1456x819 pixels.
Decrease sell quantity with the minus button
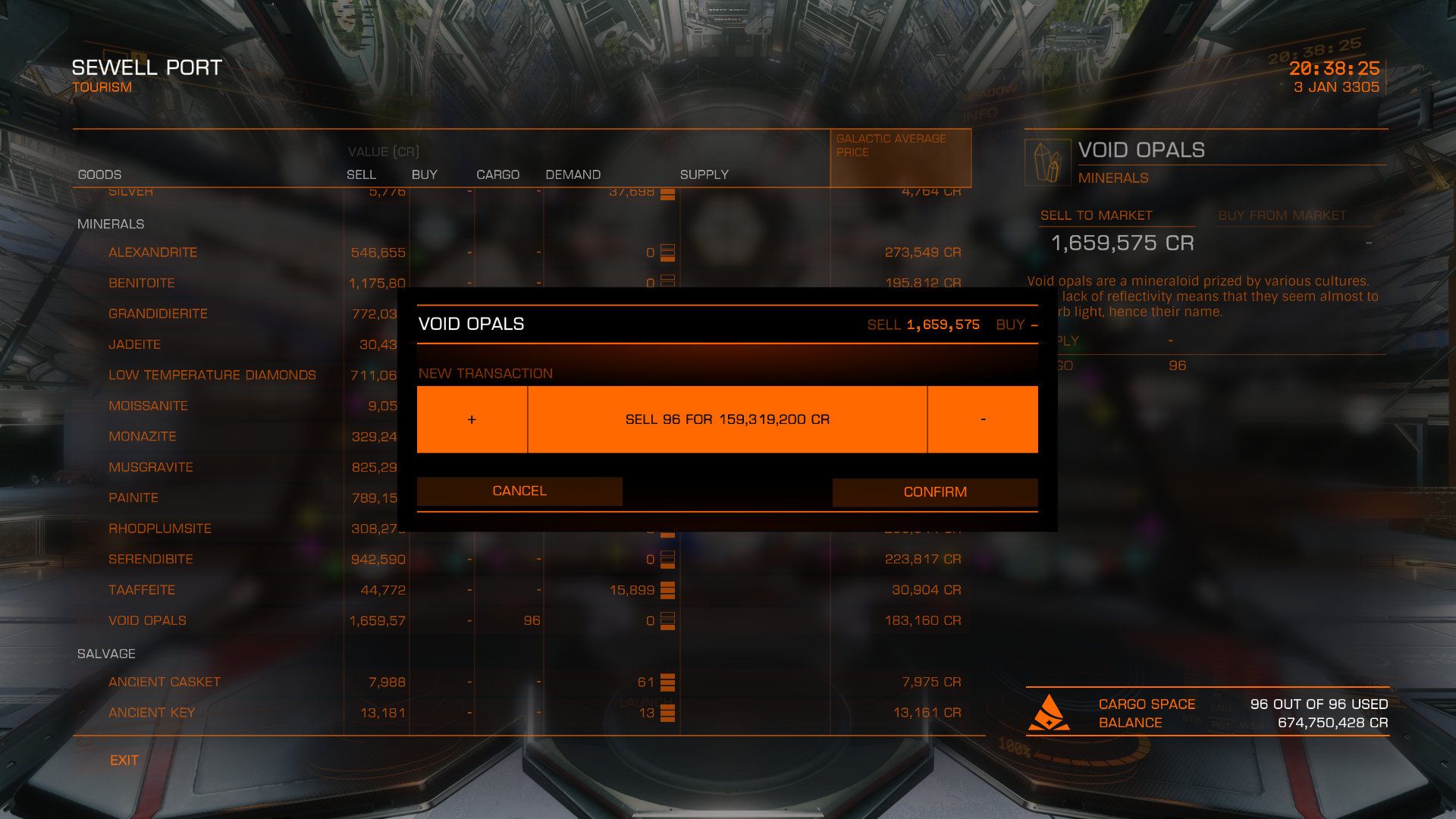(x=983, y=419)
